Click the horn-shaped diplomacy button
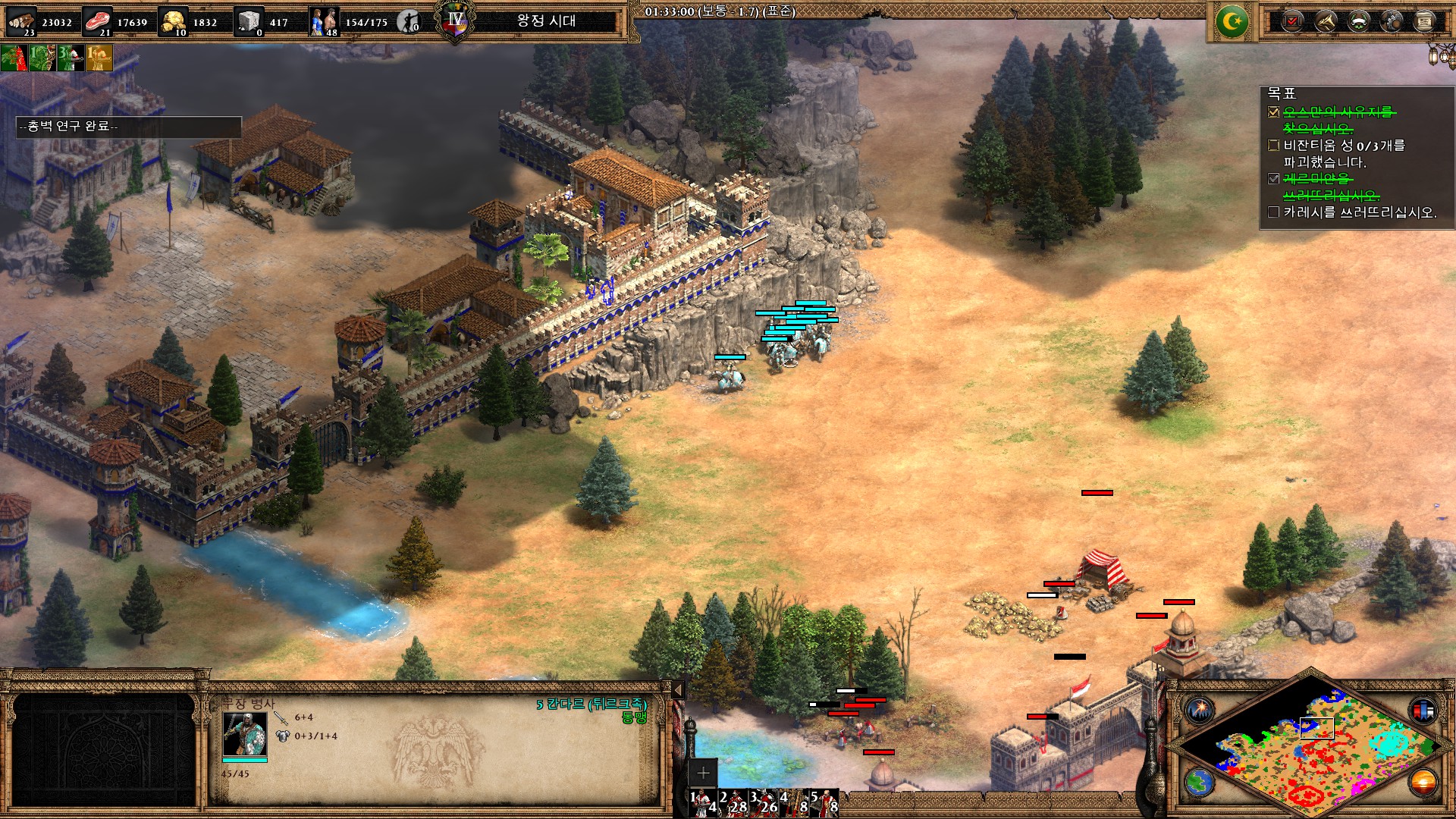The image size is (1456, 819). click(1326, 20)
